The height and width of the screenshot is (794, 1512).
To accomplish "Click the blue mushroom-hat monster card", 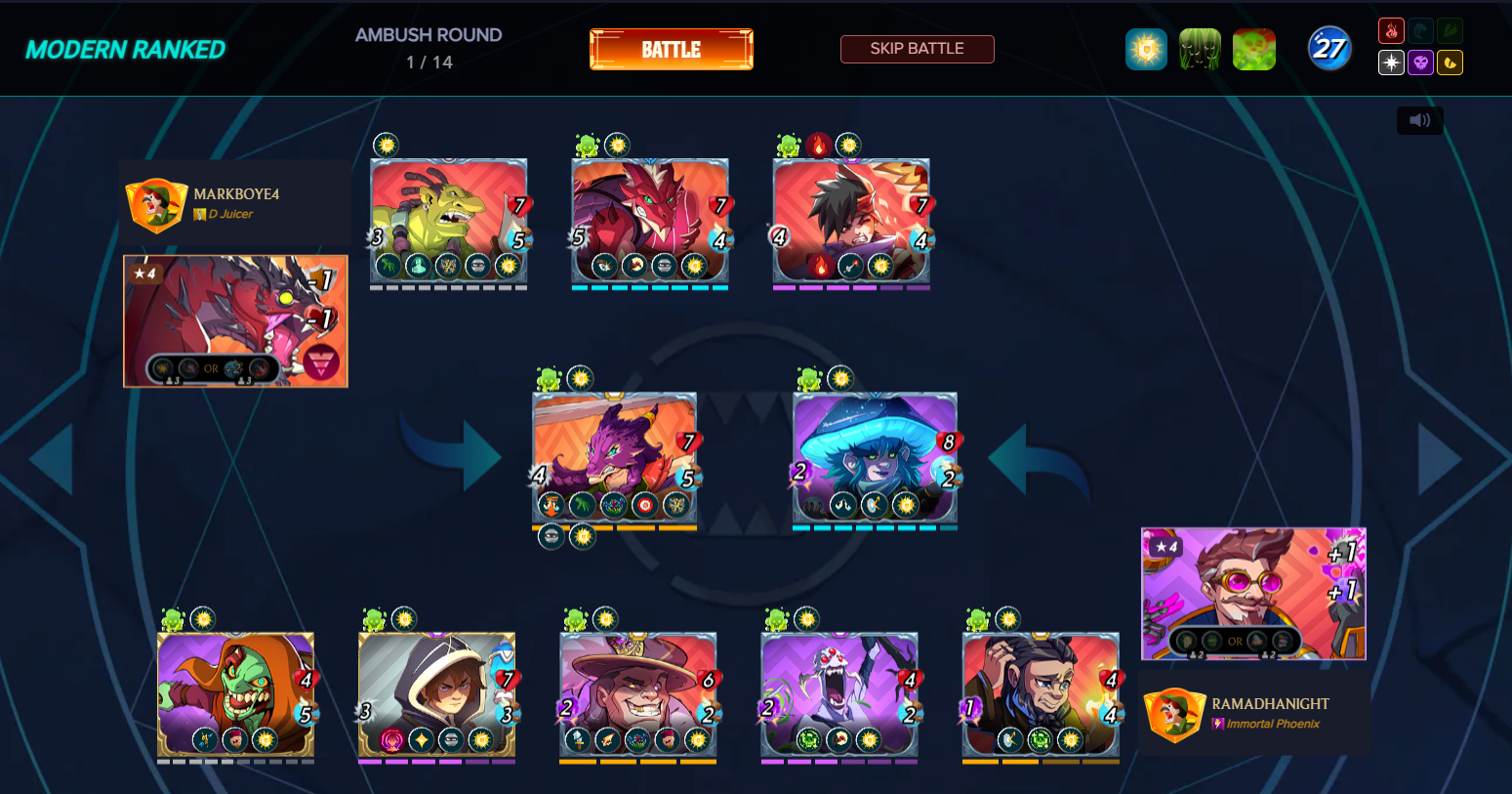I will [x=875, y=457].
